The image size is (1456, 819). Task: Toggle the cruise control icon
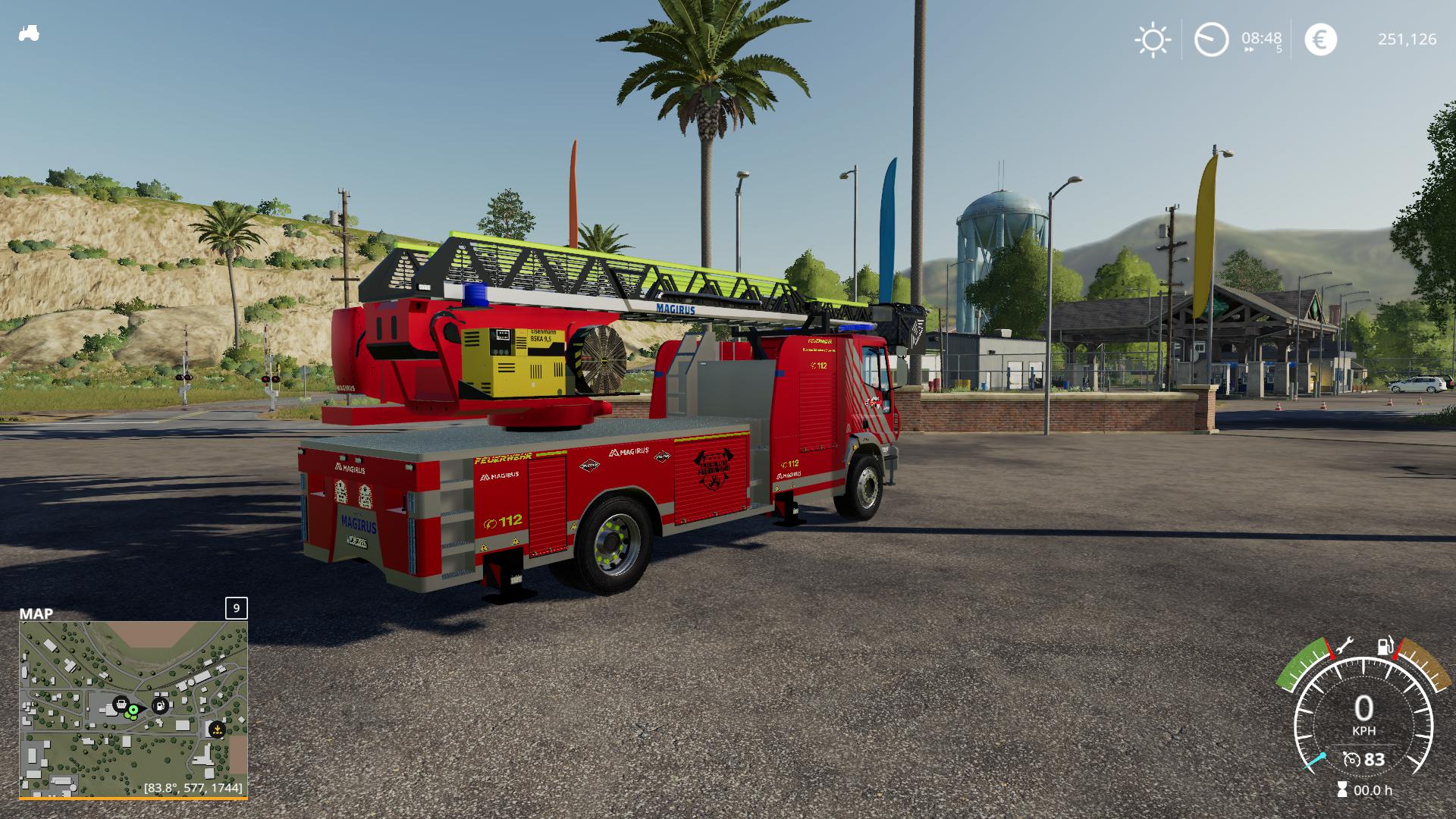point(1351,759)
